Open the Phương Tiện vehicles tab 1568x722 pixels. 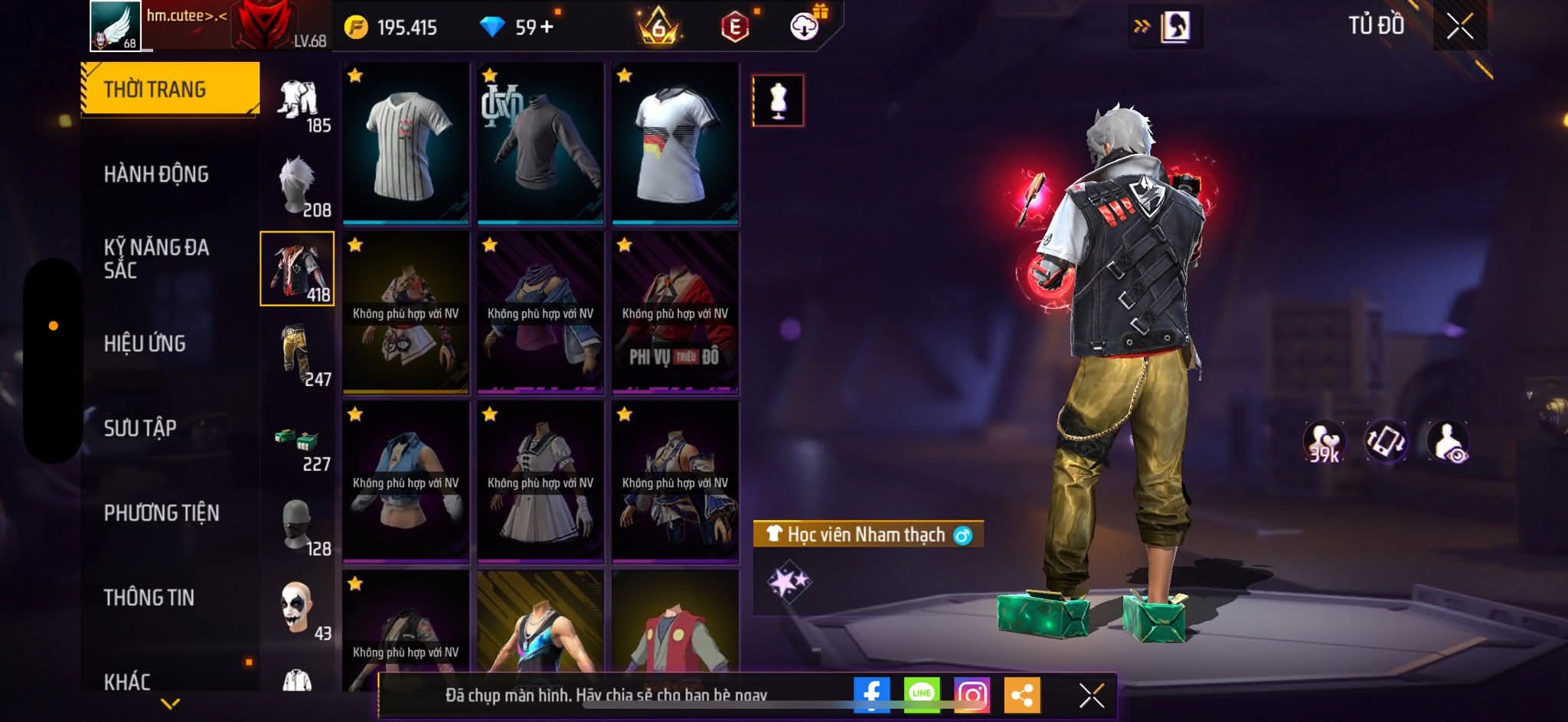(162, 513)
